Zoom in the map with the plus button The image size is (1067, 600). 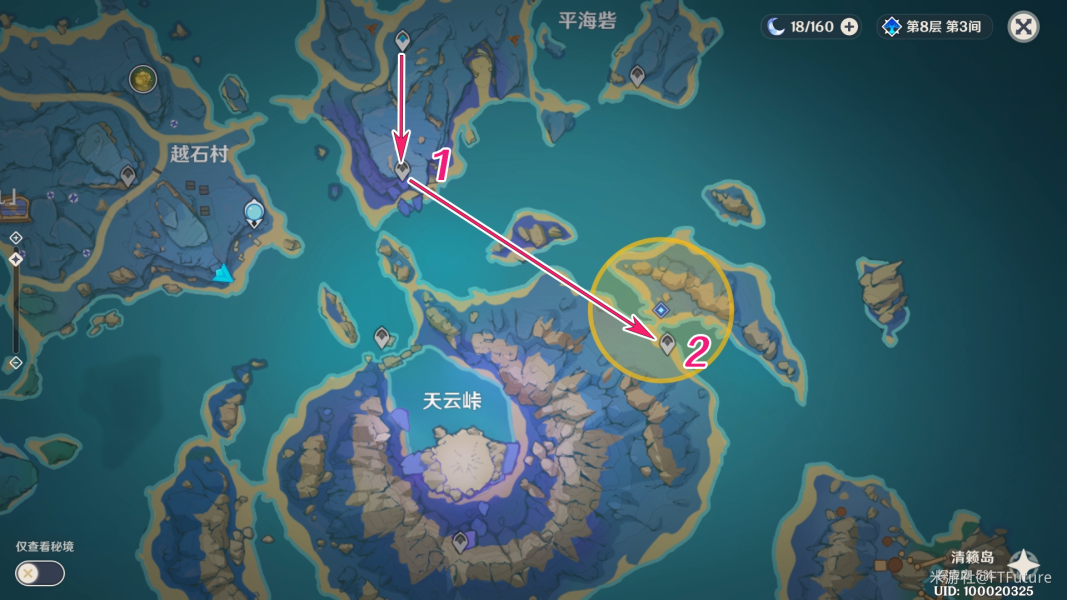pyautogui.click(x=16, y=237)
